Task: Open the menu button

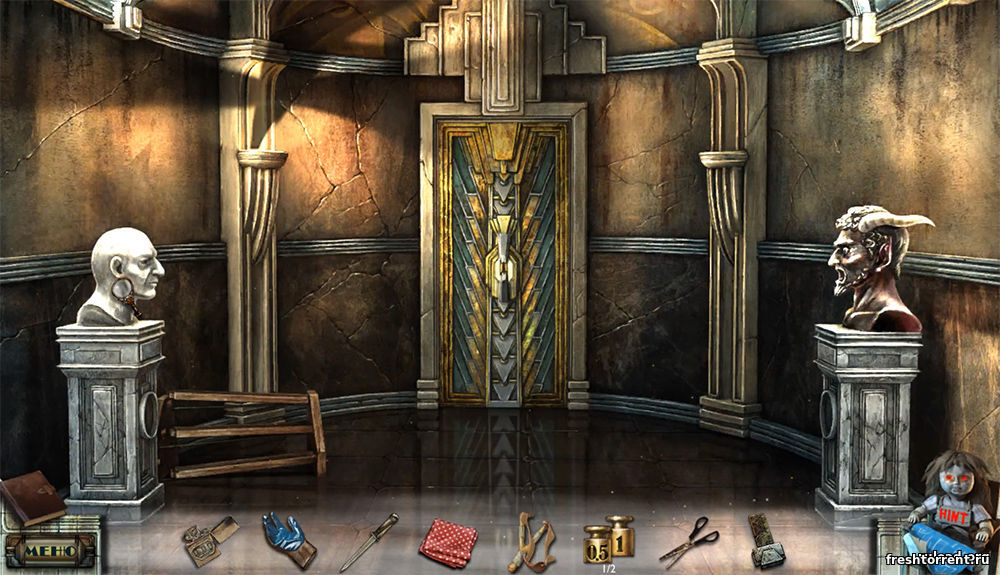Action: tap(48, 549)
